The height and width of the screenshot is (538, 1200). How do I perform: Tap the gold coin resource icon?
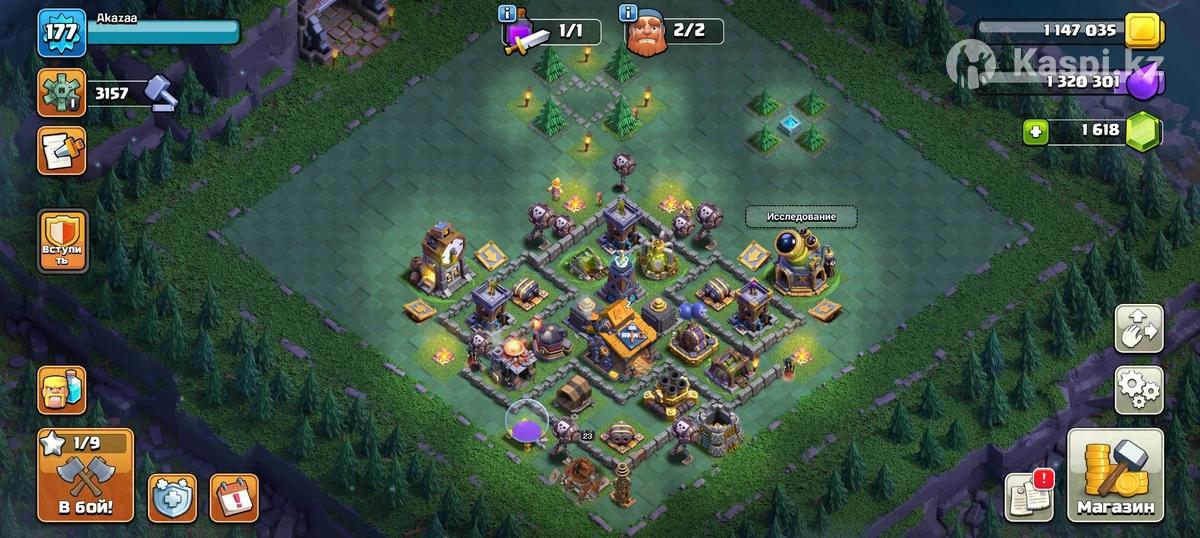1141,32
